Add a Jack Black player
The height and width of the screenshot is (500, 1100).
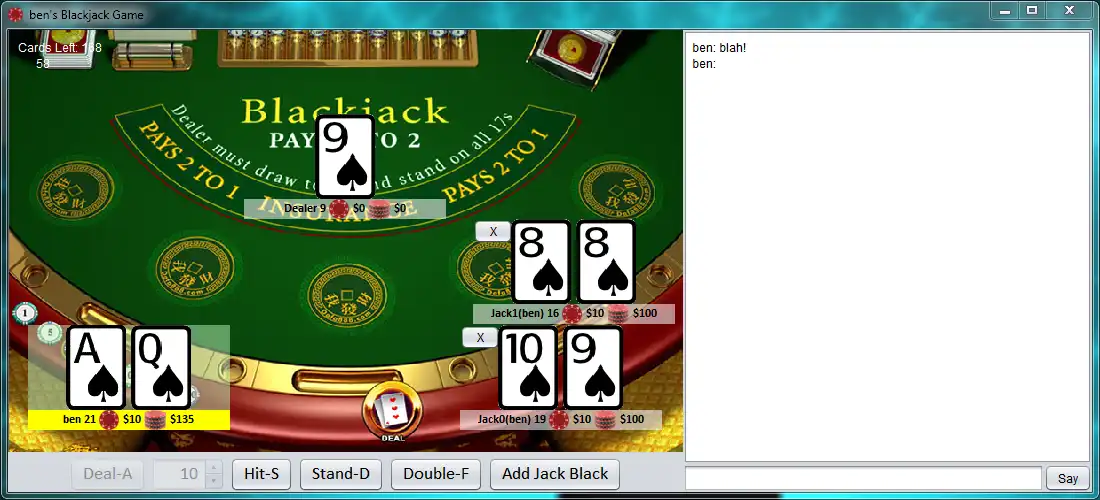pyautogui.click(x=555, y=474)
